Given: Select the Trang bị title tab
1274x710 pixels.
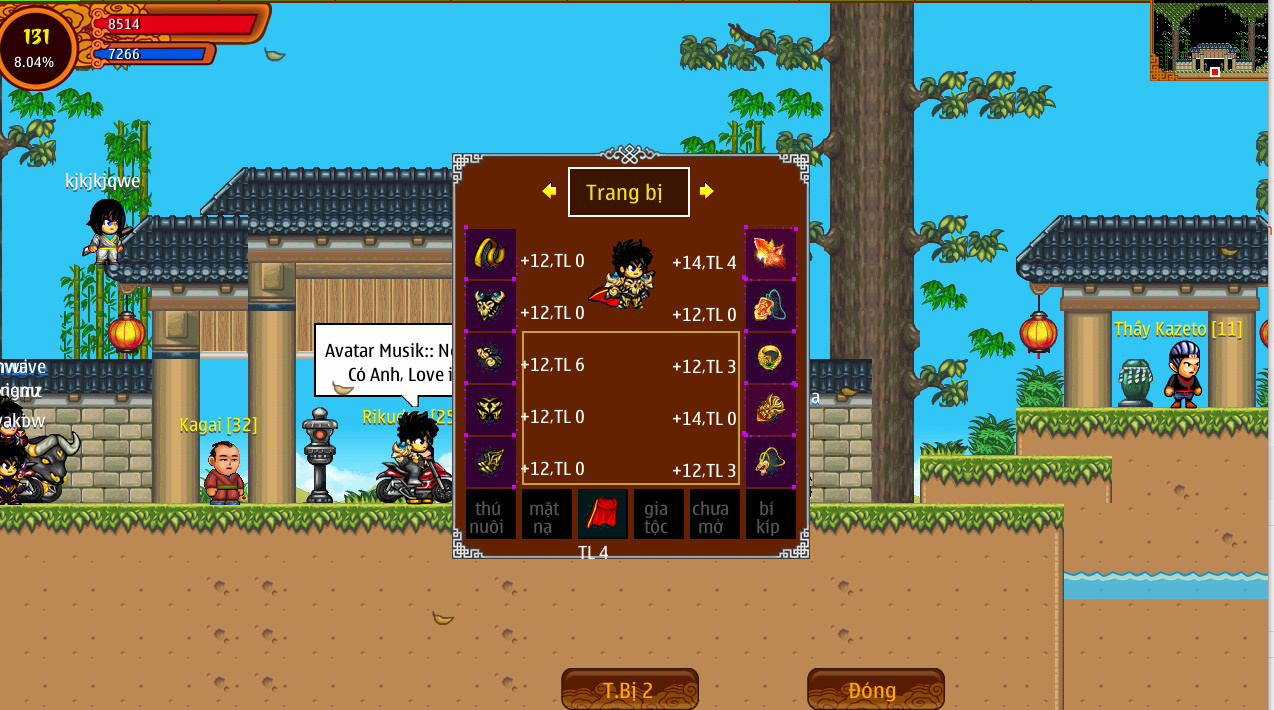Looking at the screenshot, I should pos(628,192).
